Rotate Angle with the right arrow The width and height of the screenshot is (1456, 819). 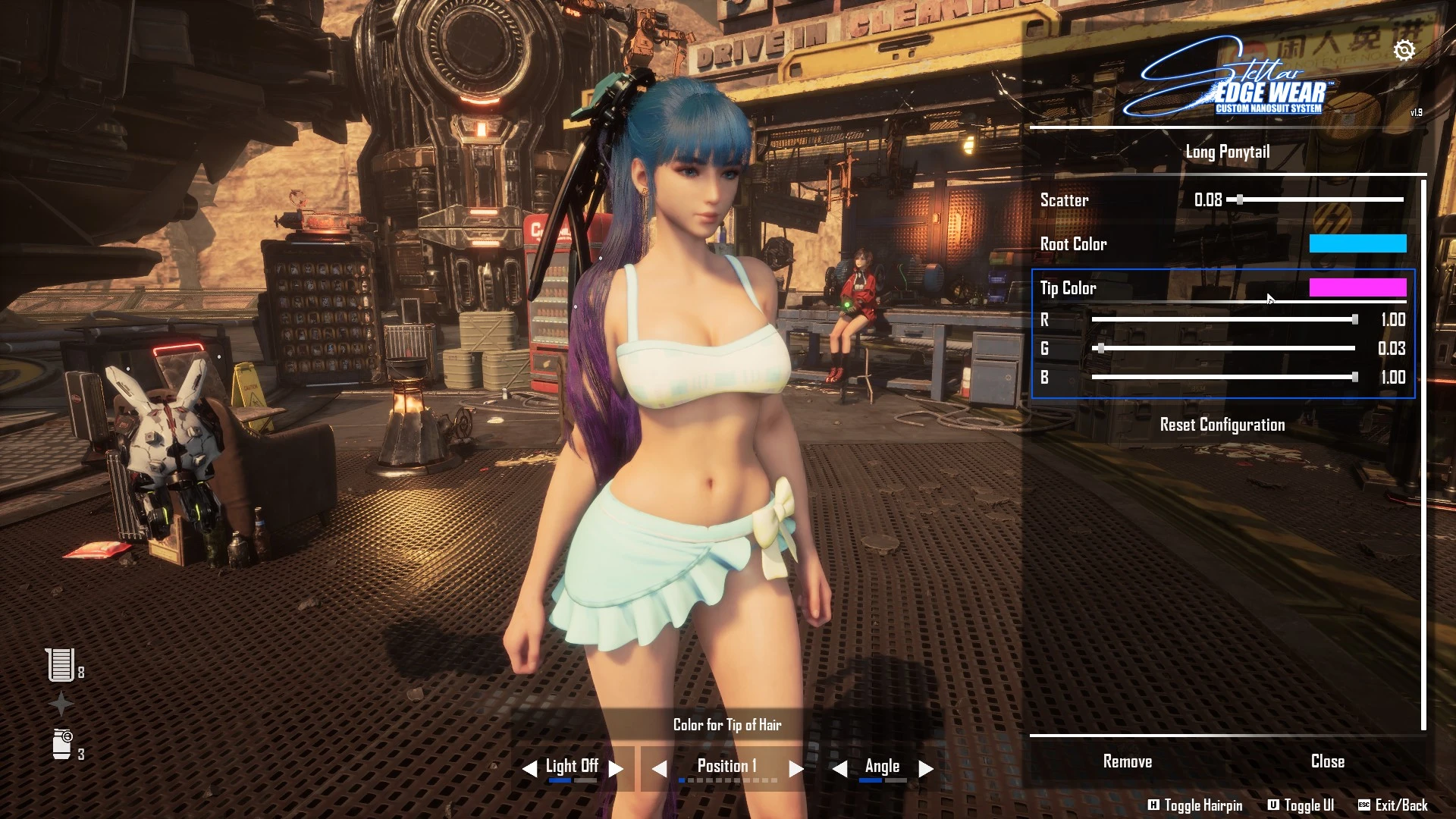(926, 769)
